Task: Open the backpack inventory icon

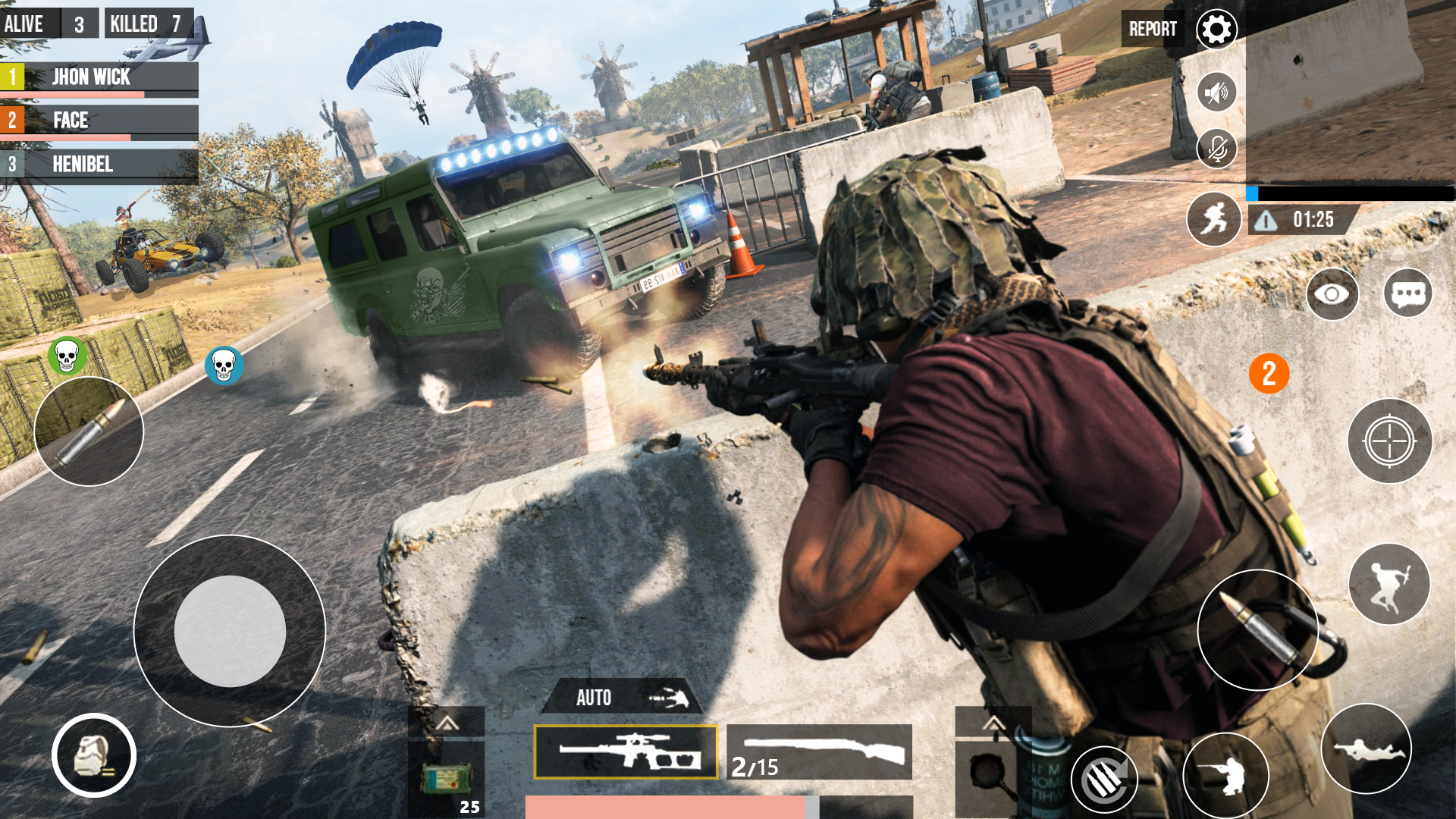Action: point(93,756)
